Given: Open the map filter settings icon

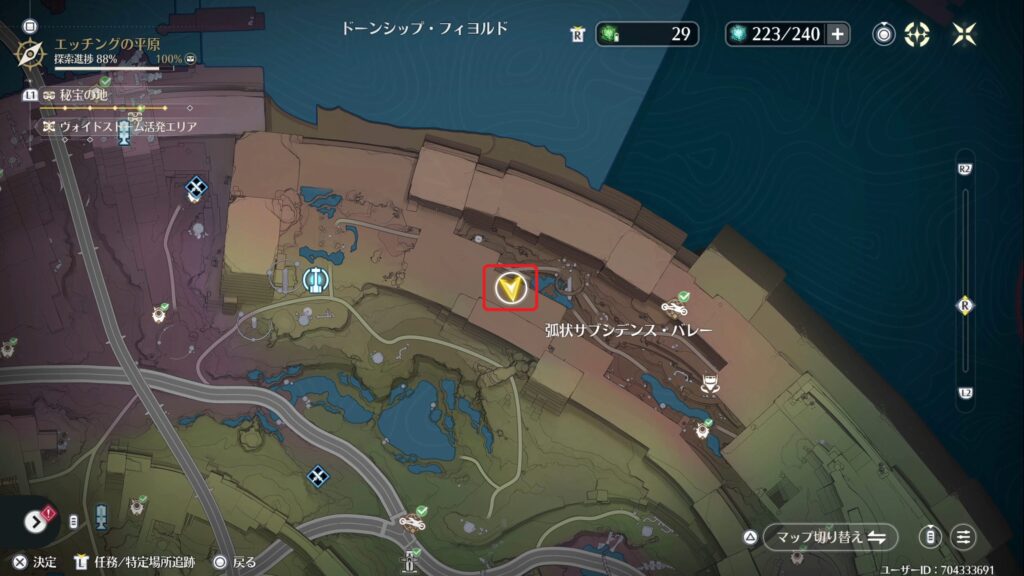Looking at the screenshot, I should 963,537.
